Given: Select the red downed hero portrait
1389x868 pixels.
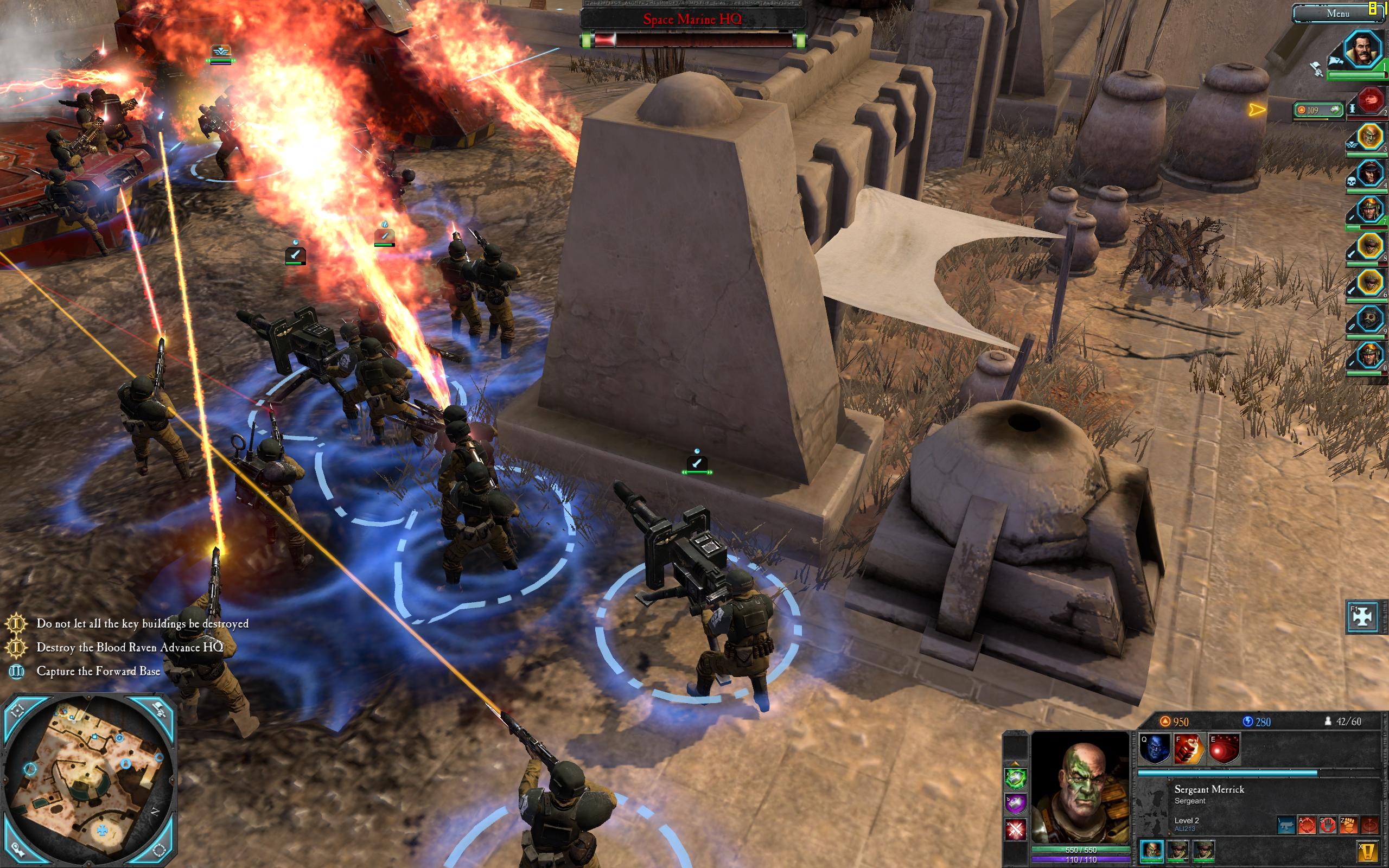Looking at the screenshot, I should 1369,101.
